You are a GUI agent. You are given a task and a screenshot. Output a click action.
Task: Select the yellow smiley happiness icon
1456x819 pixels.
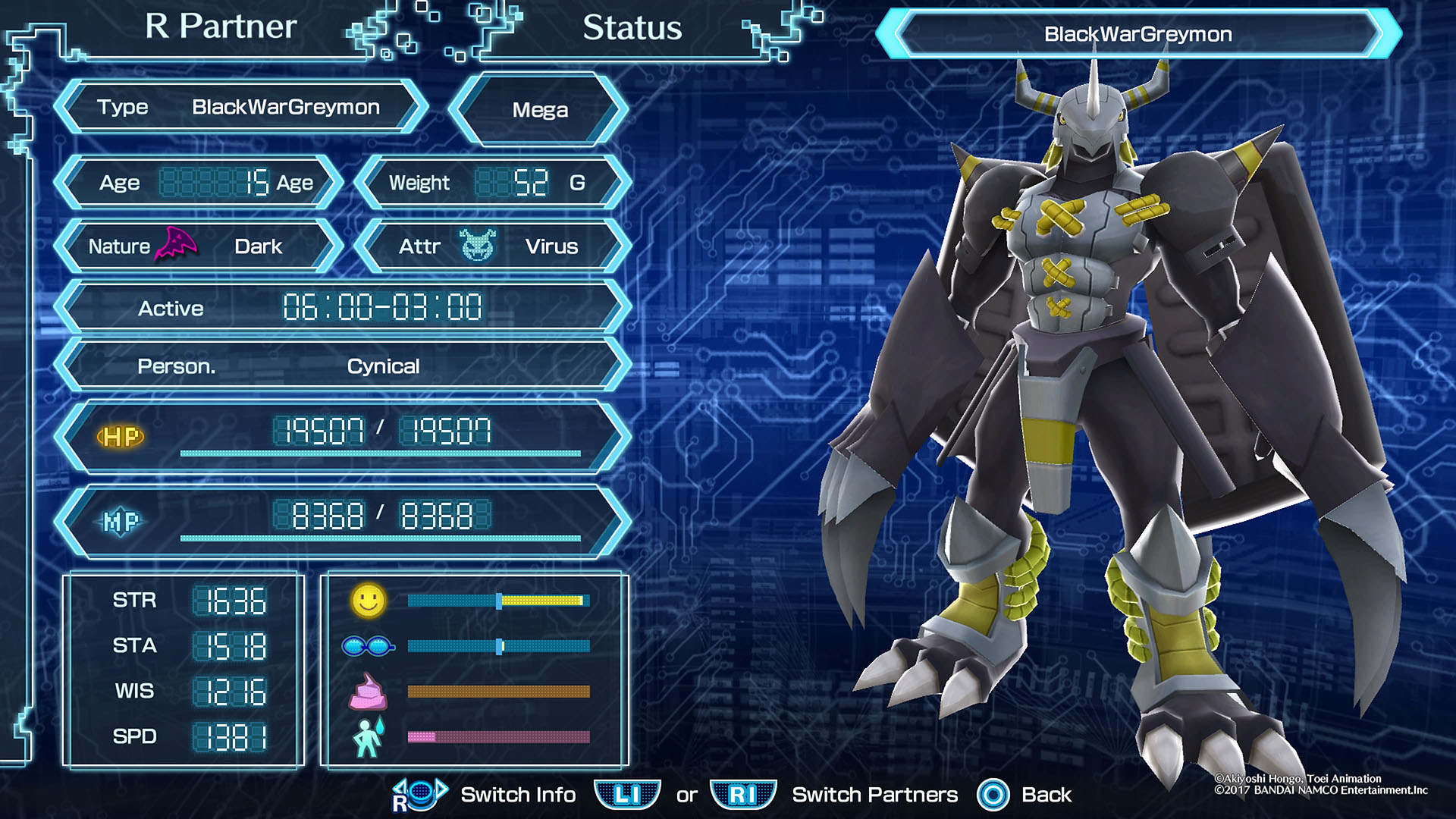click(x=369, y=601)
